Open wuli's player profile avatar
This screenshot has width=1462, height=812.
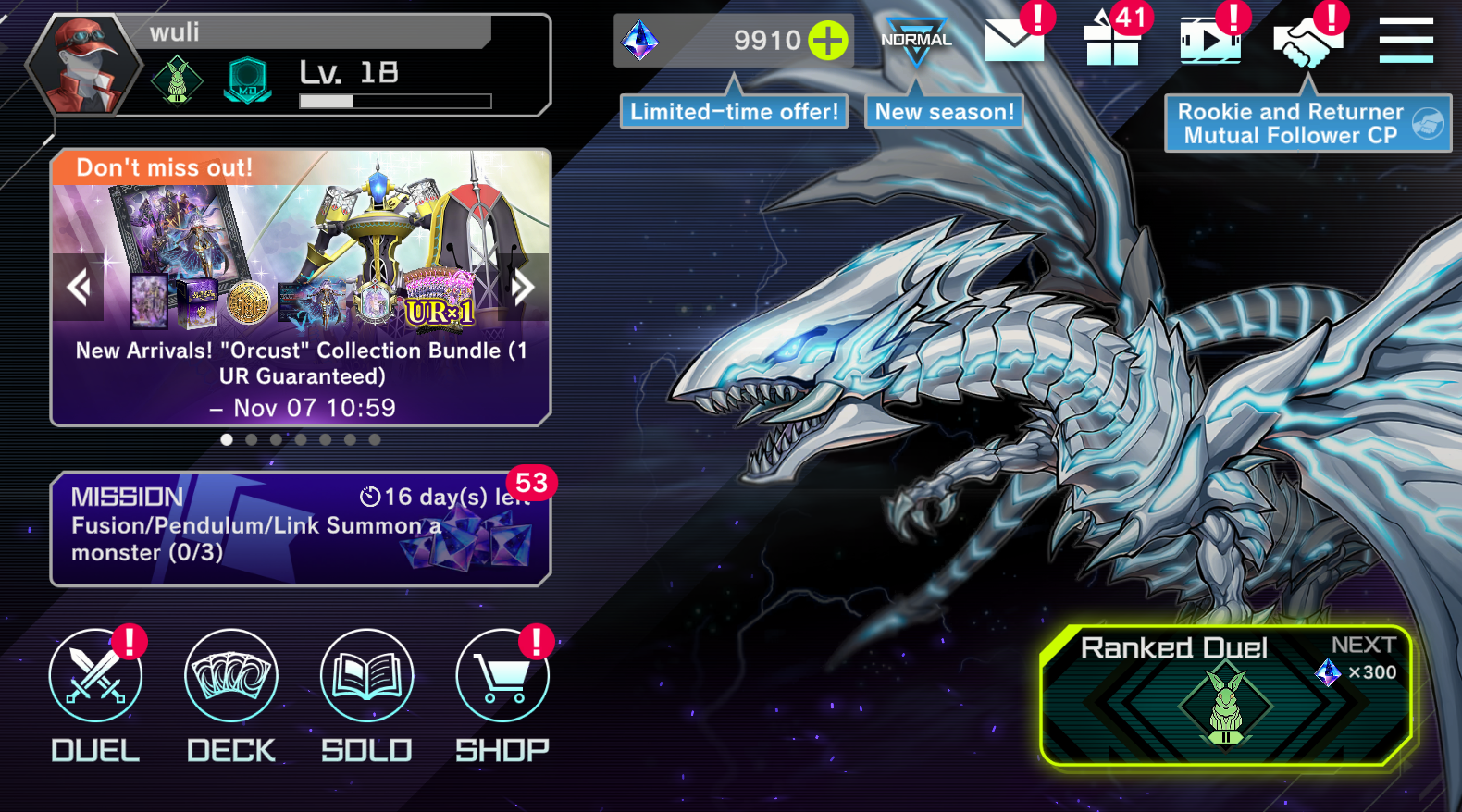point(84,67)
